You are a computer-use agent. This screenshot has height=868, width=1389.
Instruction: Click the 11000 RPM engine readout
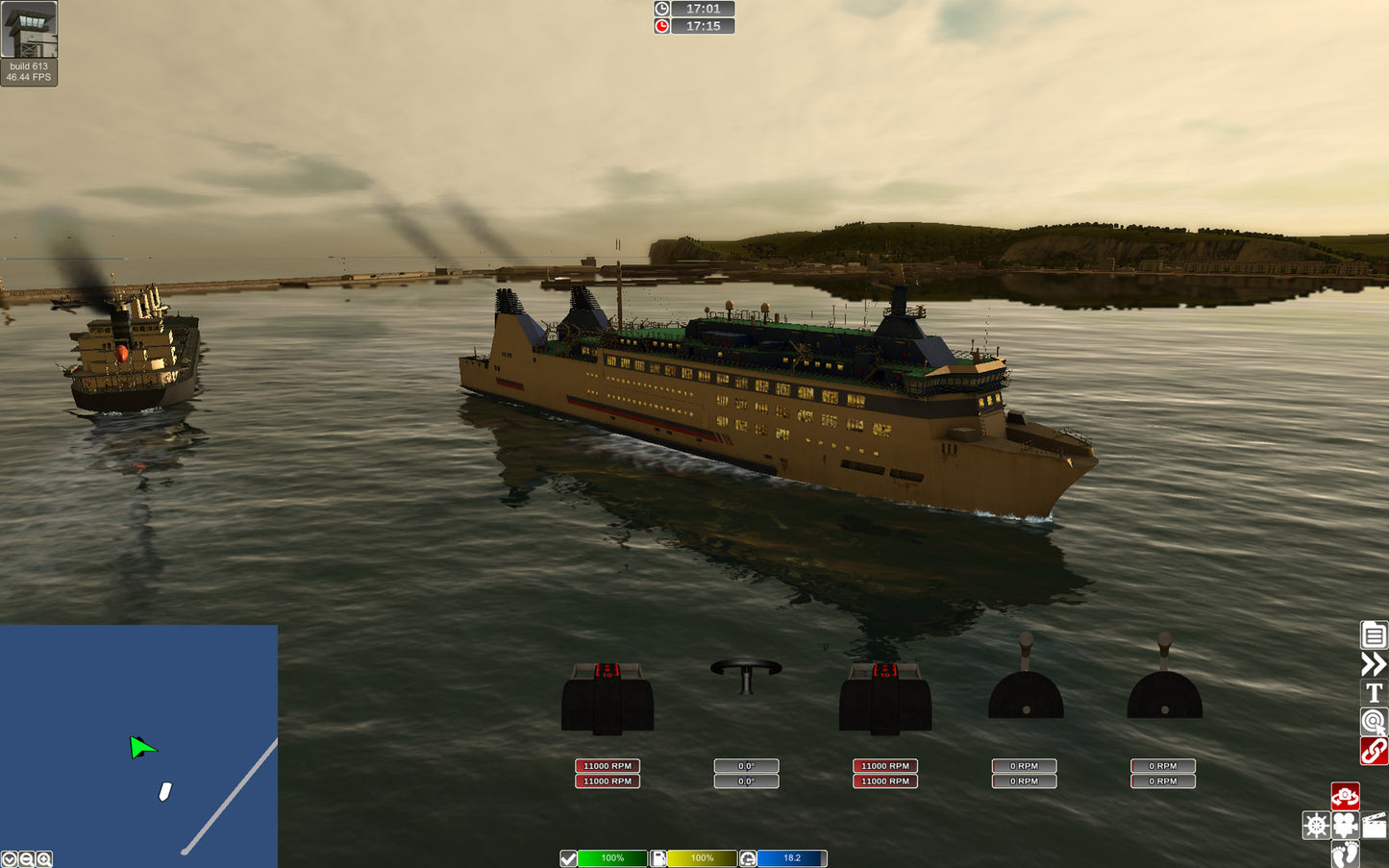pyautogui.click(x=608, y=766)
